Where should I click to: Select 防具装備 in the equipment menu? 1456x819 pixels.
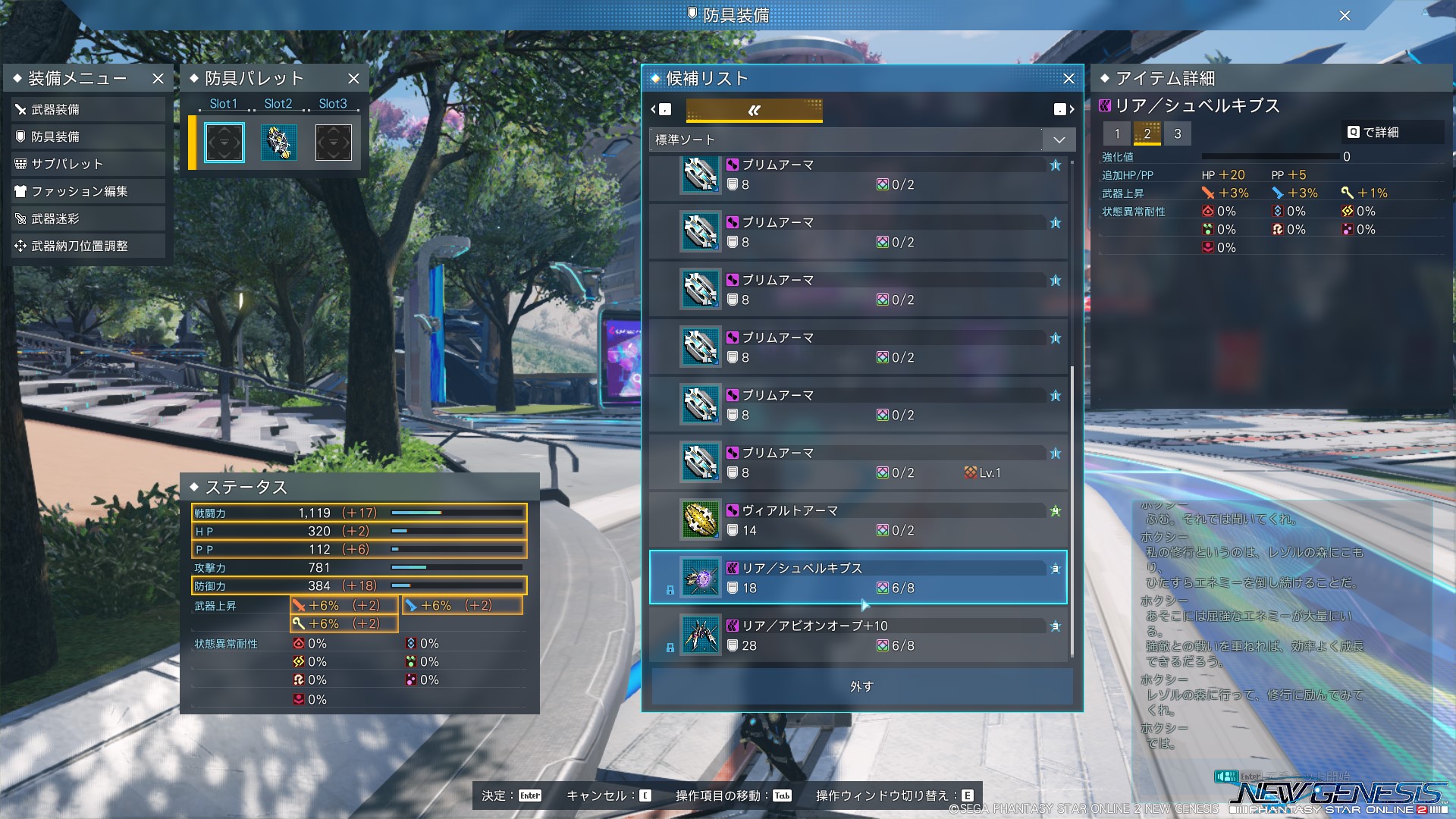coord(87,137)
